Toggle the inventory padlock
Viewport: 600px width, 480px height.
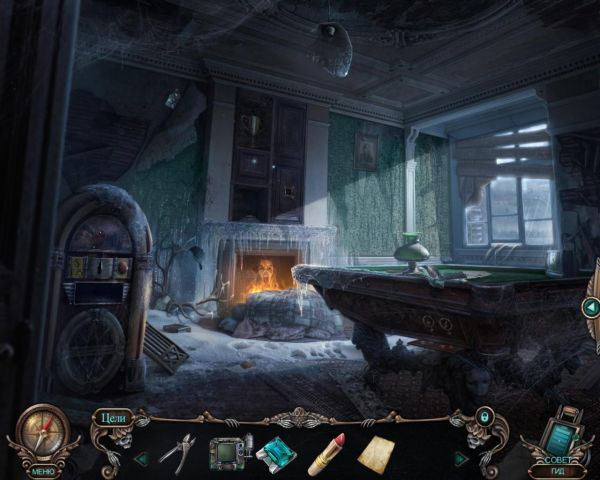[x=484, y=415]
